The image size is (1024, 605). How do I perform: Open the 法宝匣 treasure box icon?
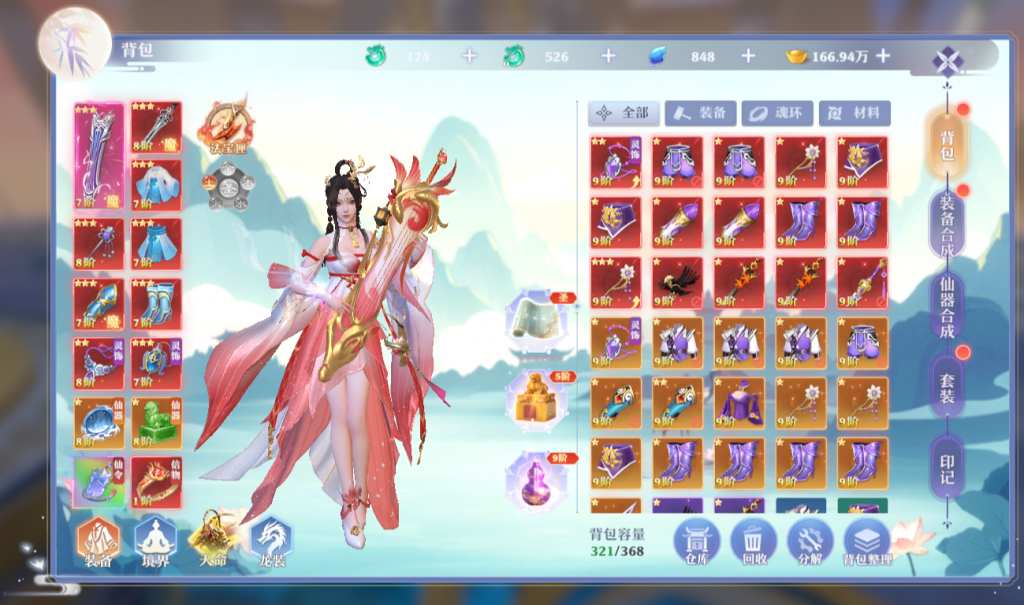click(226, 126)
